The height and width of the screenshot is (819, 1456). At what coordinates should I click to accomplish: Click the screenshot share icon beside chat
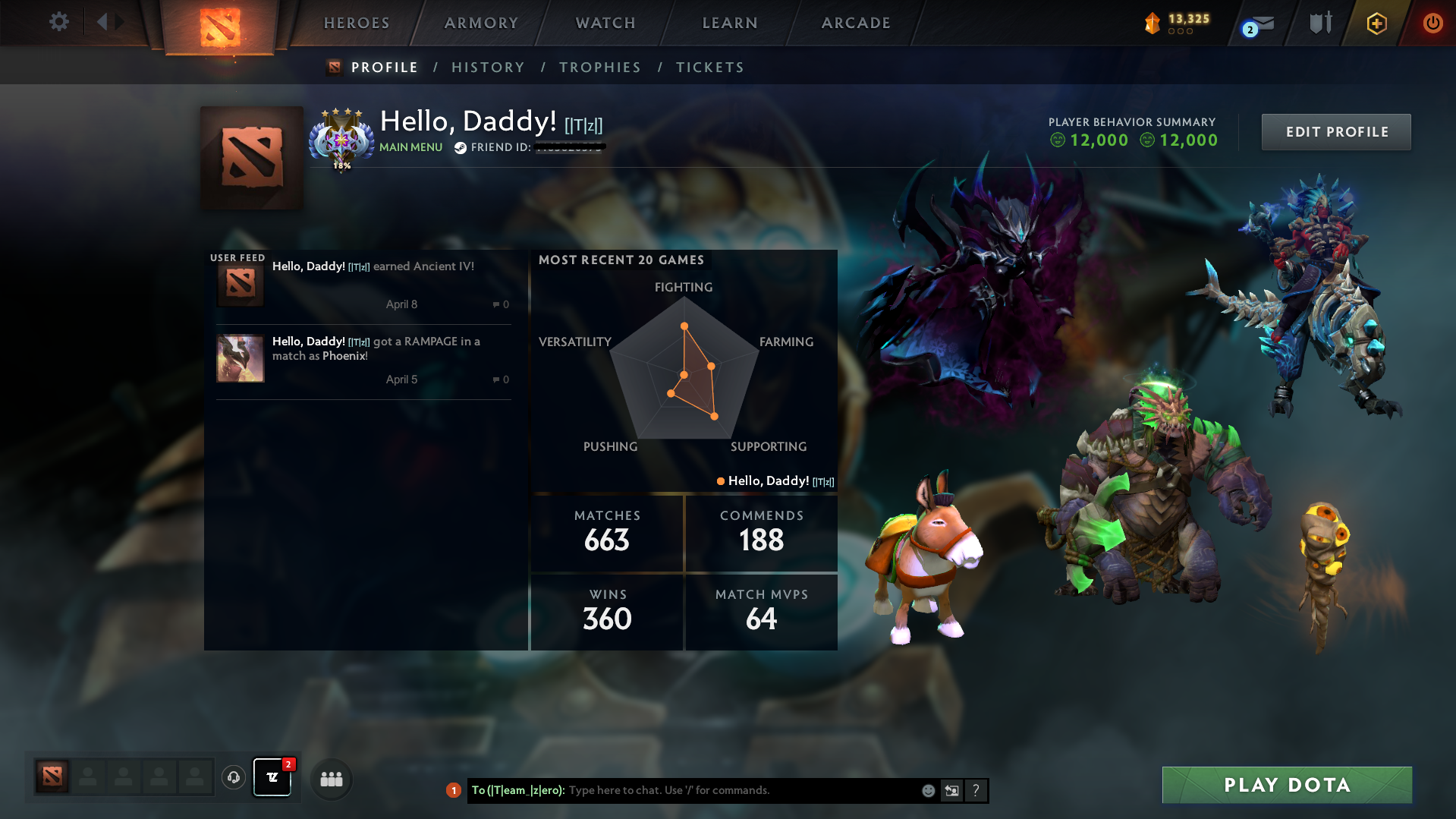(952, 790)
